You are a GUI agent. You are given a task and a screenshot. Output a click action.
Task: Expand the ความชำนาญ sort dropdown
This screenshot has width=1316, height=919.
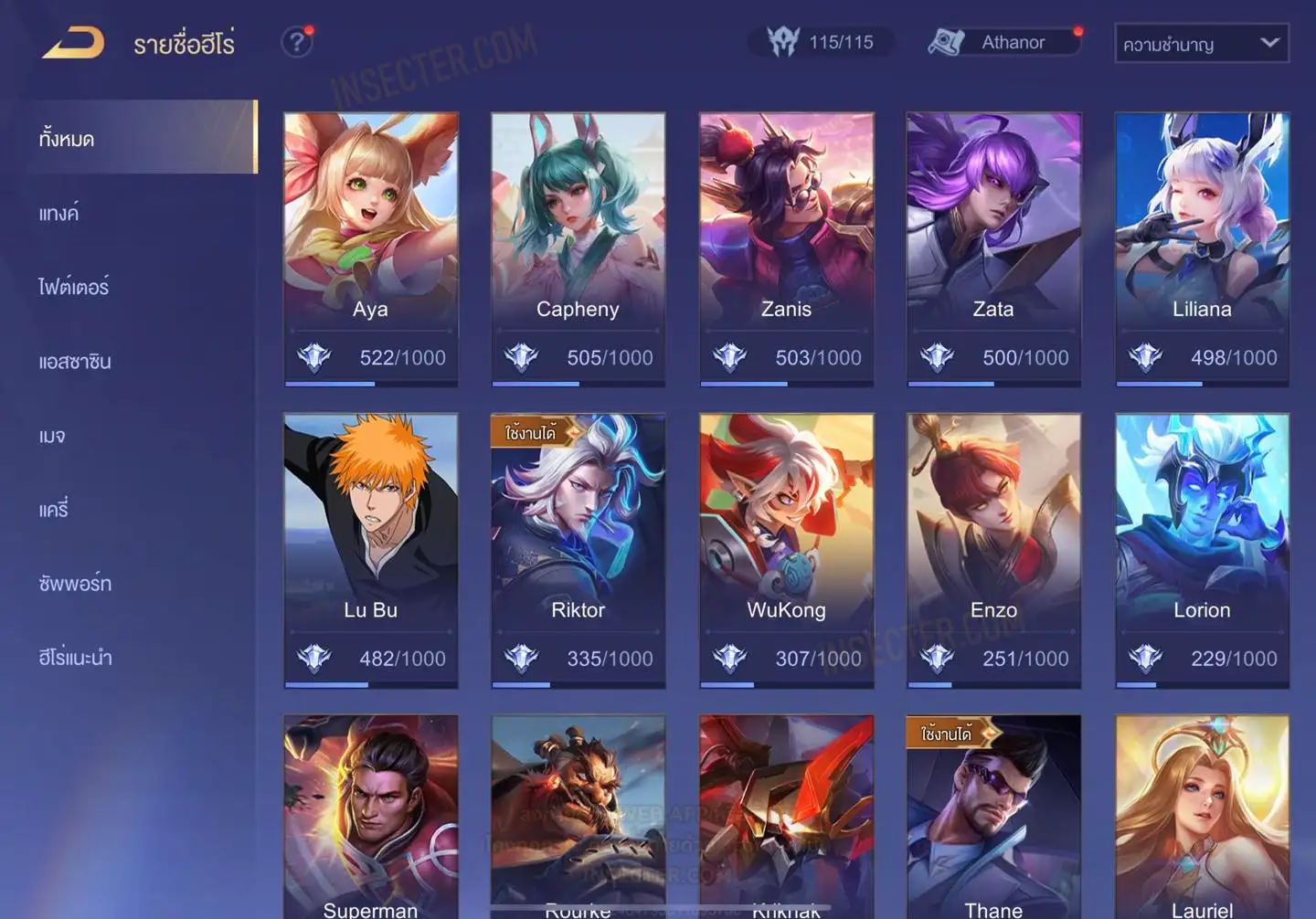point(1201,43)
